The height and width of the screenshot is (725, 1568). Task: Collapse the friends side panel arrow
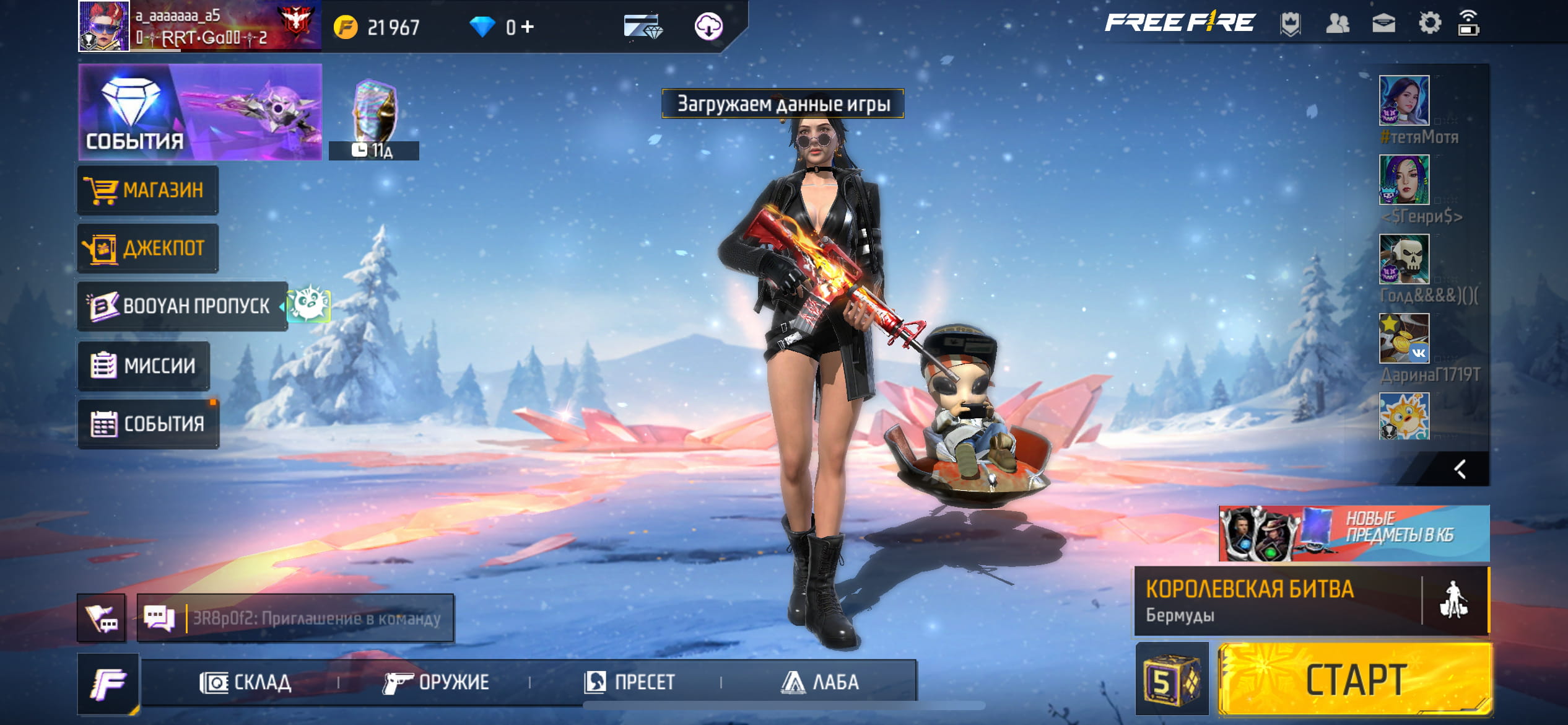1460,469
